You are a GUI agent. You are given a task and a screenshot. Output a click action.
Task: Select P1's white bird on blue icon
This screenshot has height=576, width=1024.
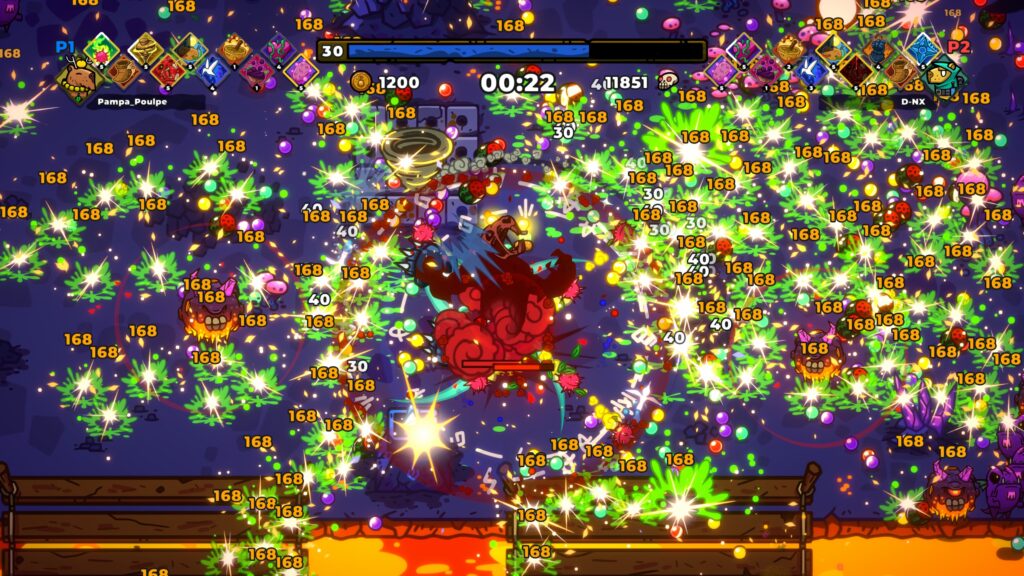click(212, 70)
